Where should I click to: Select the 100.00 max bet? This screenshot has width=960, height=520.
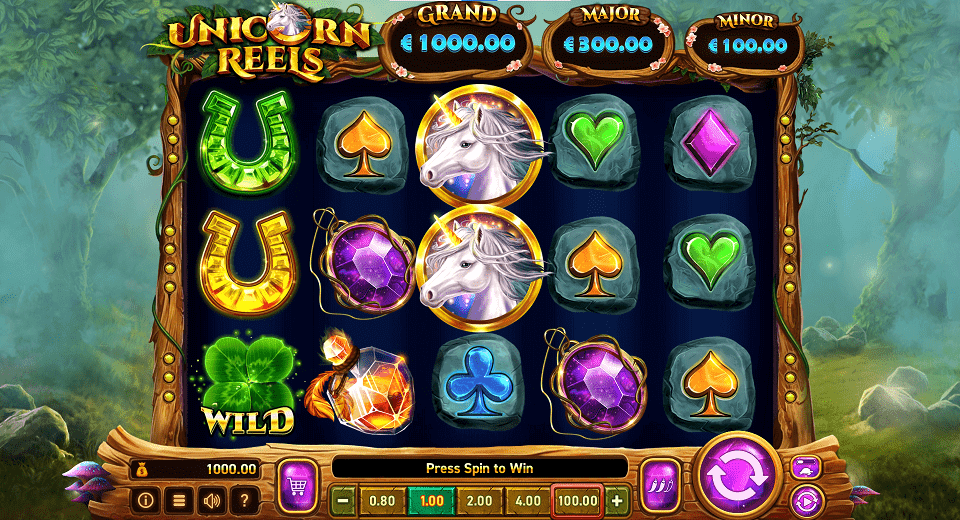(577, 500)
